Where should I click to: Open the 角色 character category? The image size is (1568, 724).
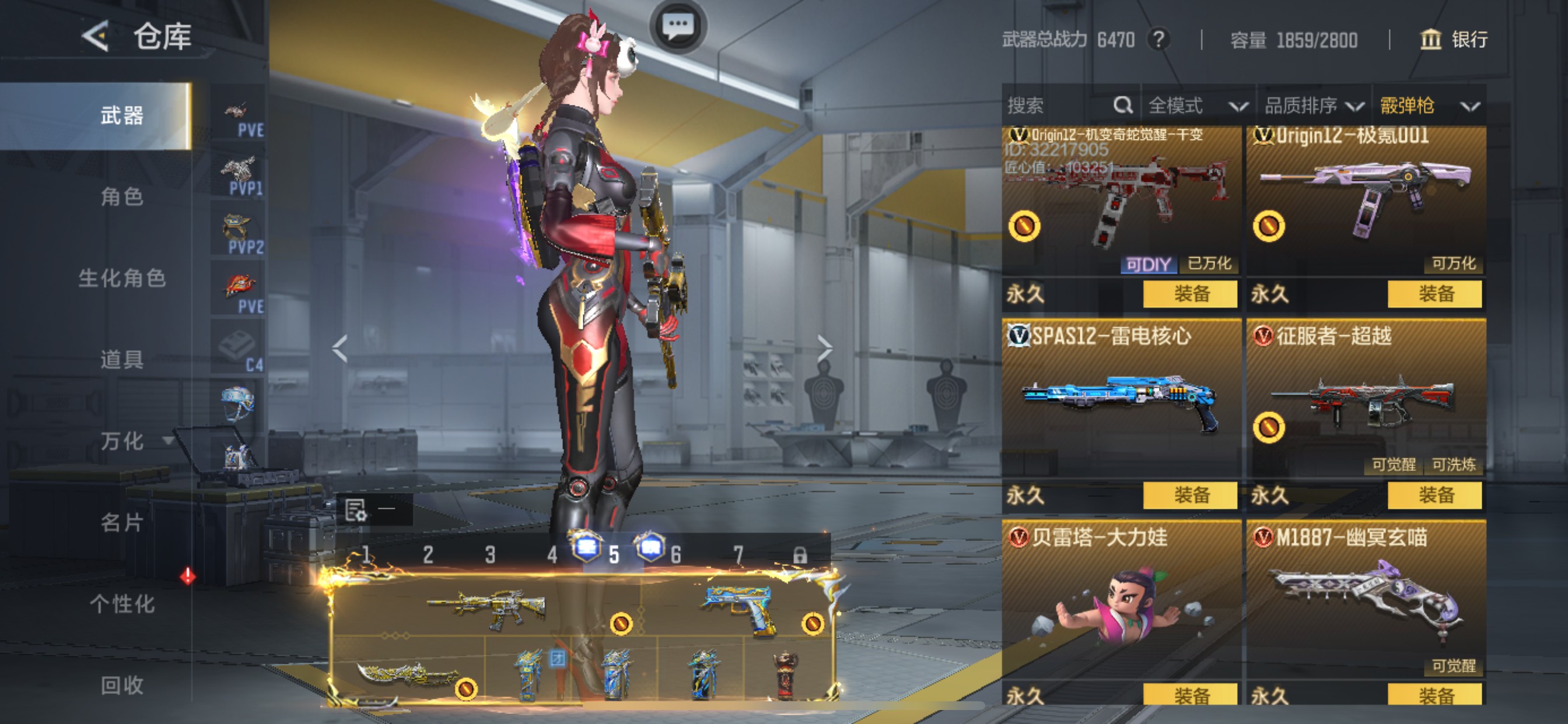122,196
